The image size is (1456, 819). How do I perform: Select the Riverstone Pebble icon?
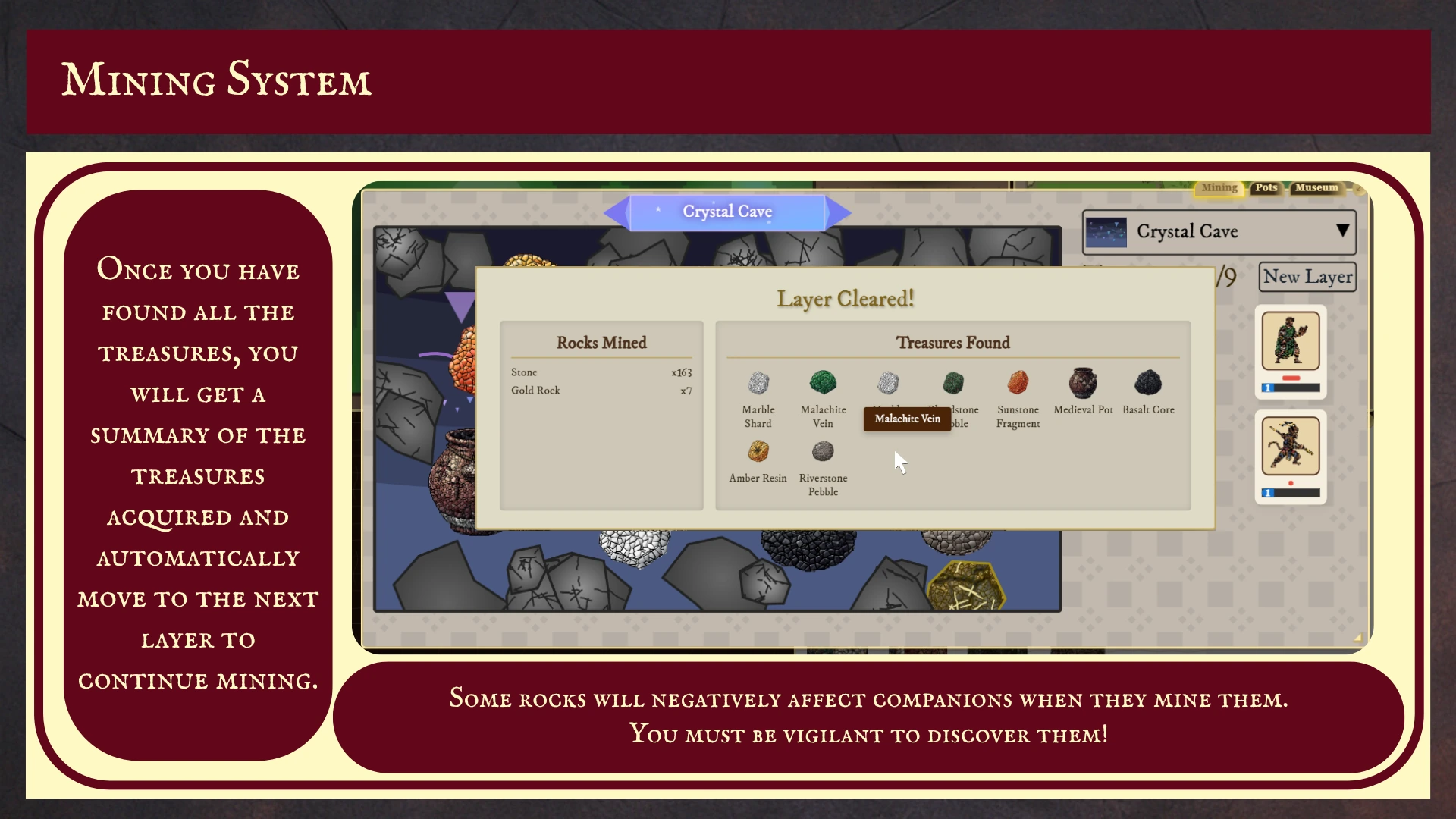823,451
